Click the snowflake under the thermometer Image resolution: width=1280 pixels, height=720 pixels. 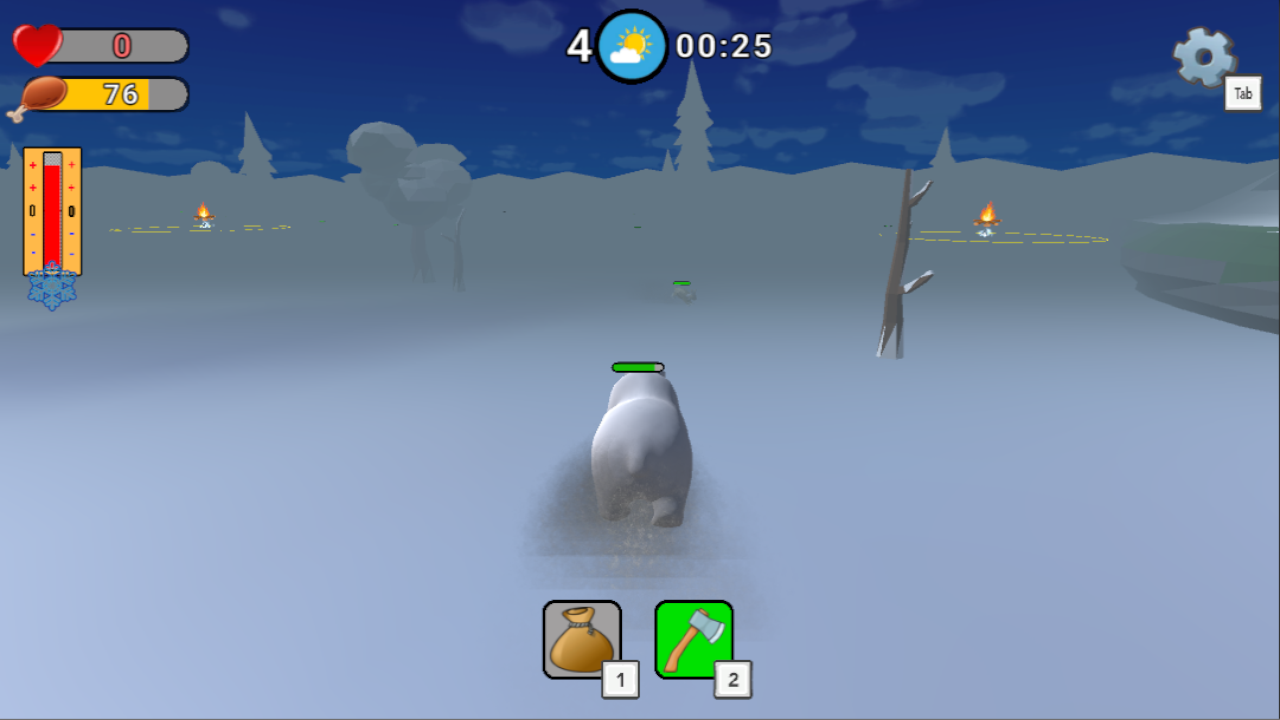pyautogui.click(x=51, y=290)
